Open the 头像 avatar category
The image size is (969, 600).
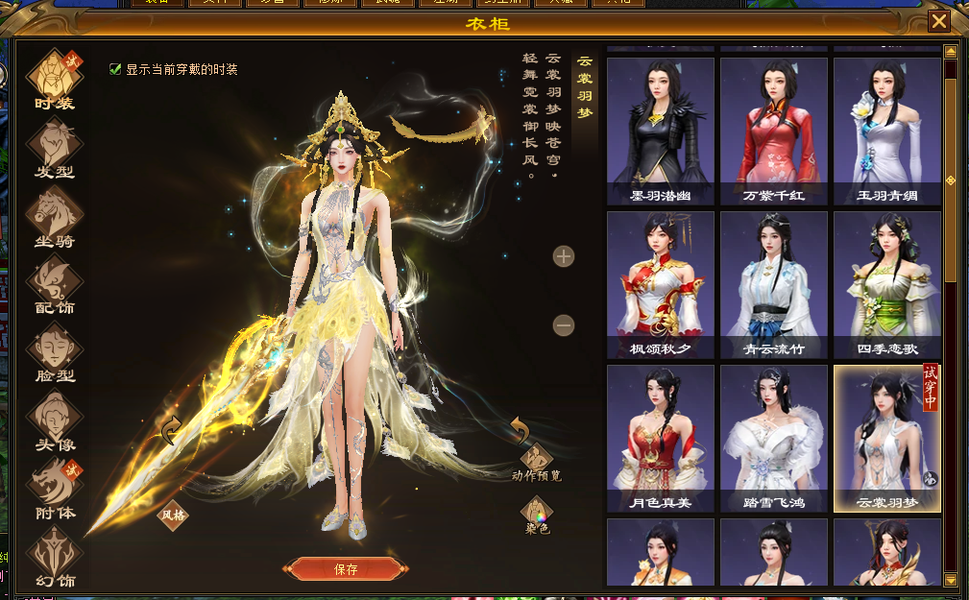(54, 420)
